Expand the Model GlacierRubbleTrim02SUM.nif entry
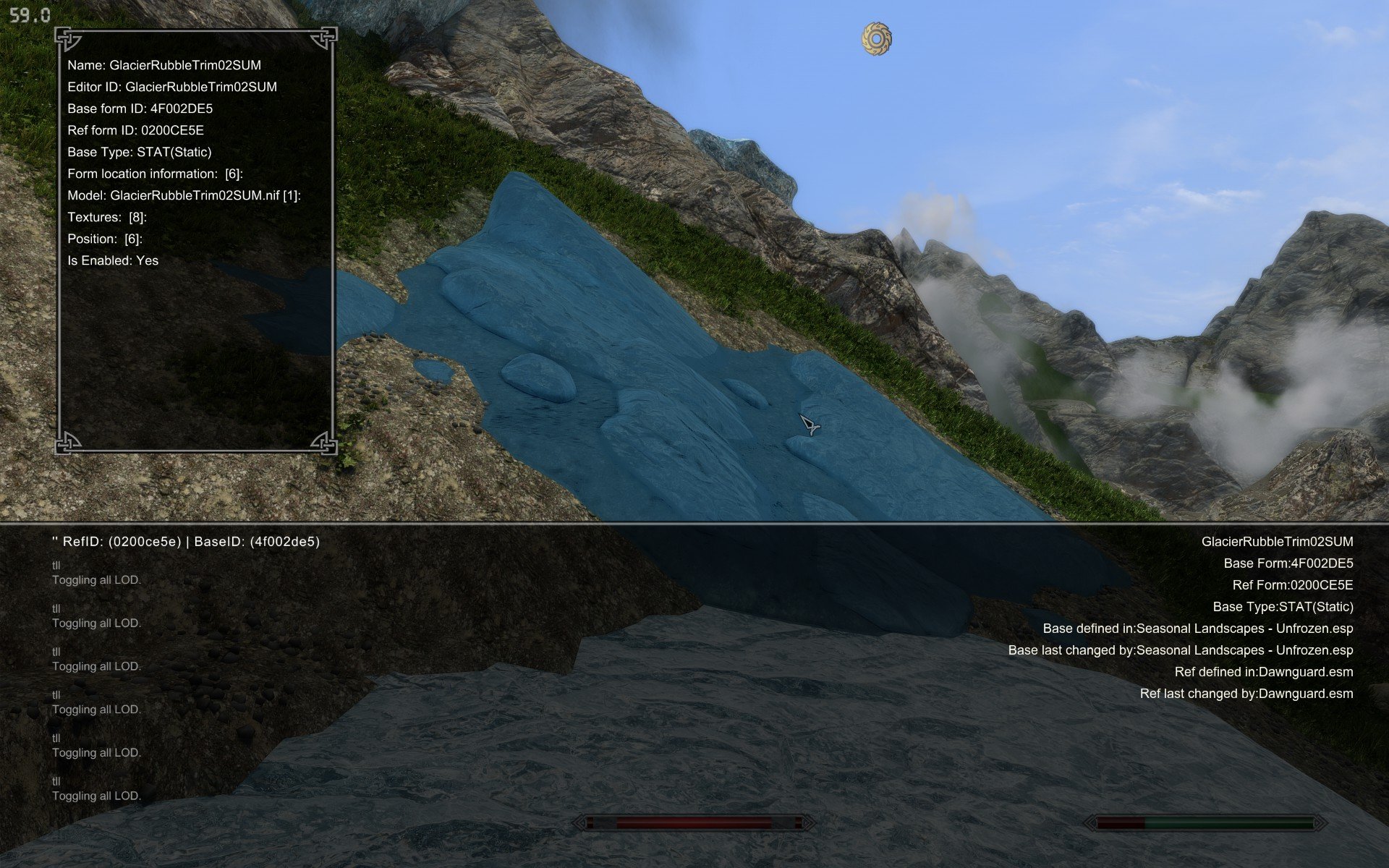The image size is (1389, 868). coord(184,195)
